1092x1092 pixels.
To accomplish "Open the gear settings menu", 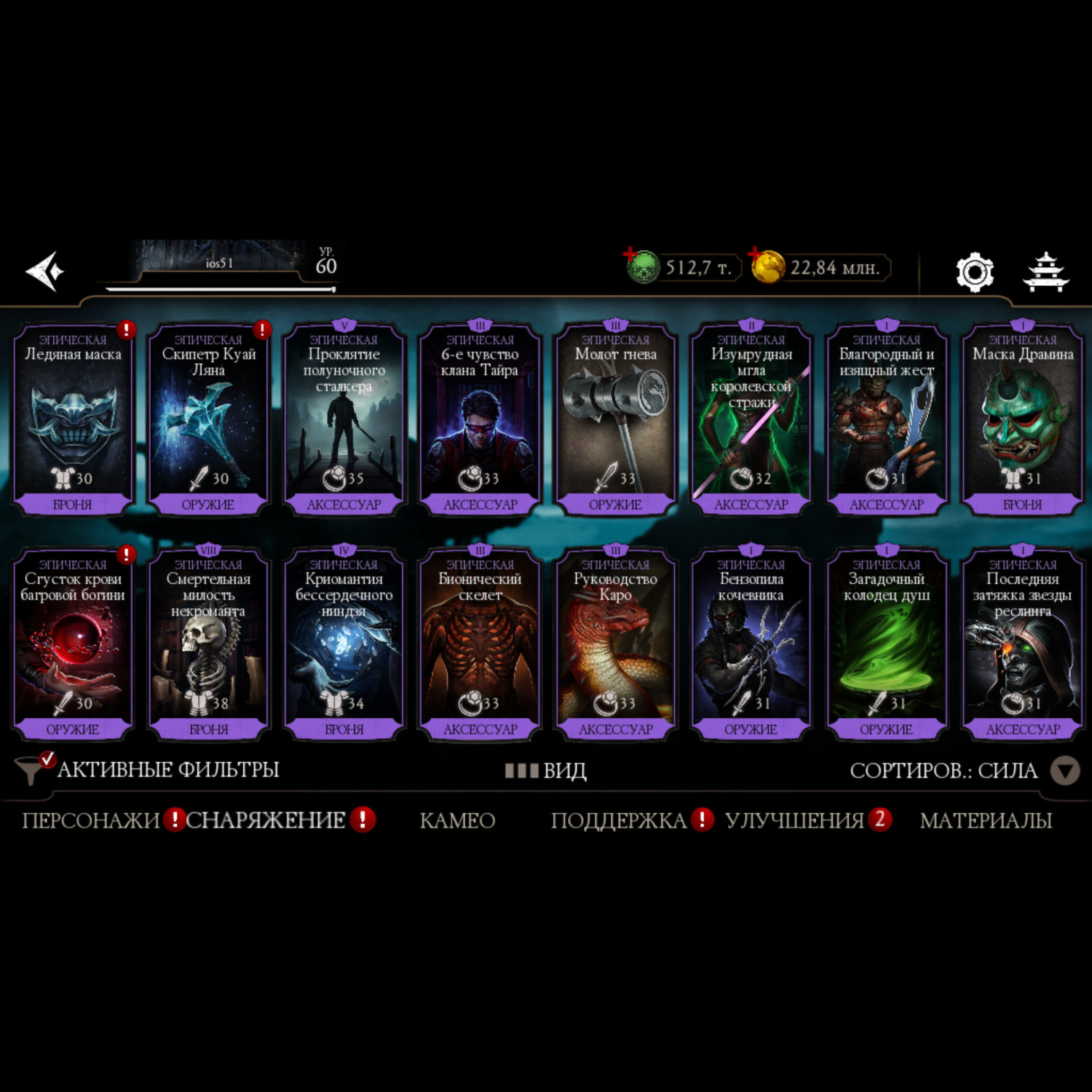I will point(974,272).
